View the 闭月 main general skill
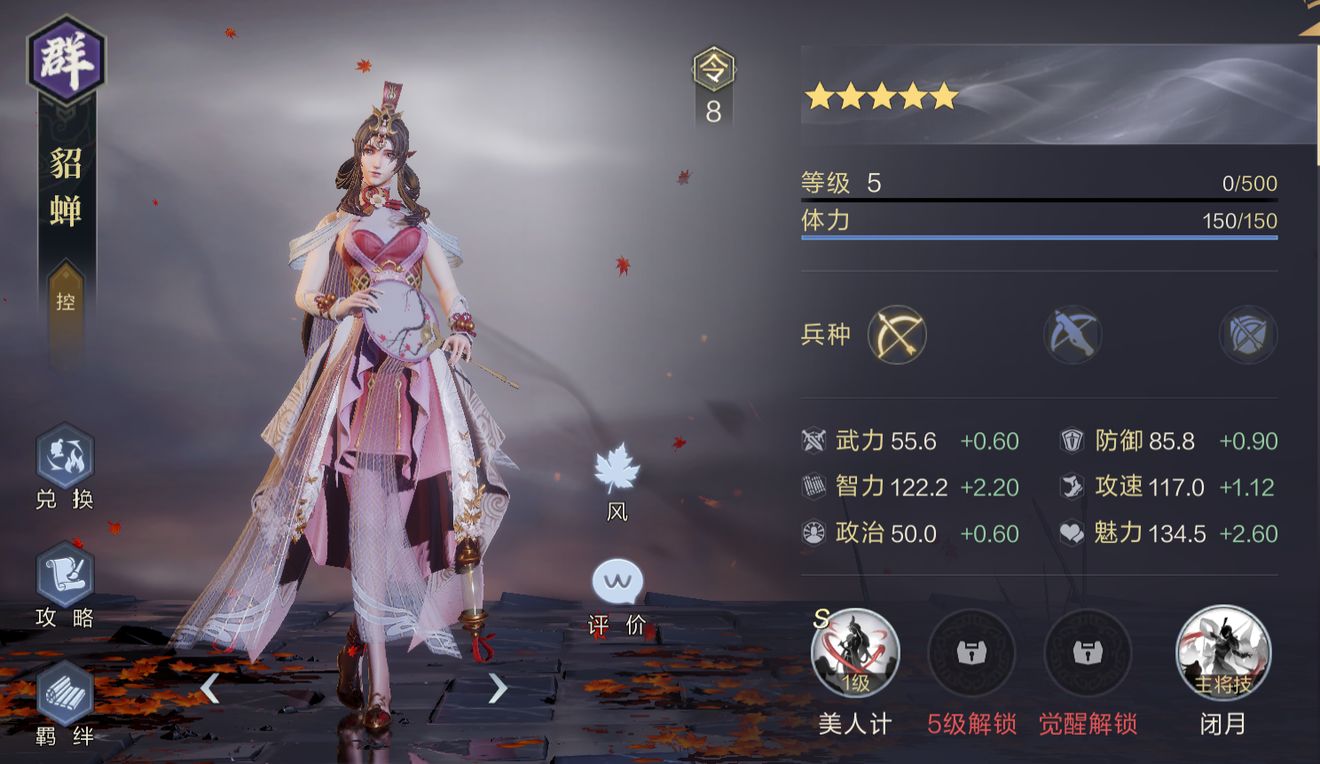The width and height of the screenshot is (1320, 764). point(1223,654)
